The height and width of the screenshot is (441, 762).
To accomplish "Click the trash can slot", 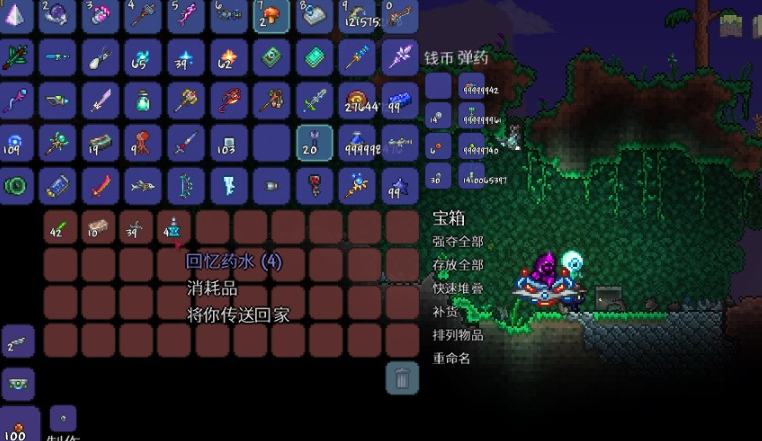I will [401, 378].
